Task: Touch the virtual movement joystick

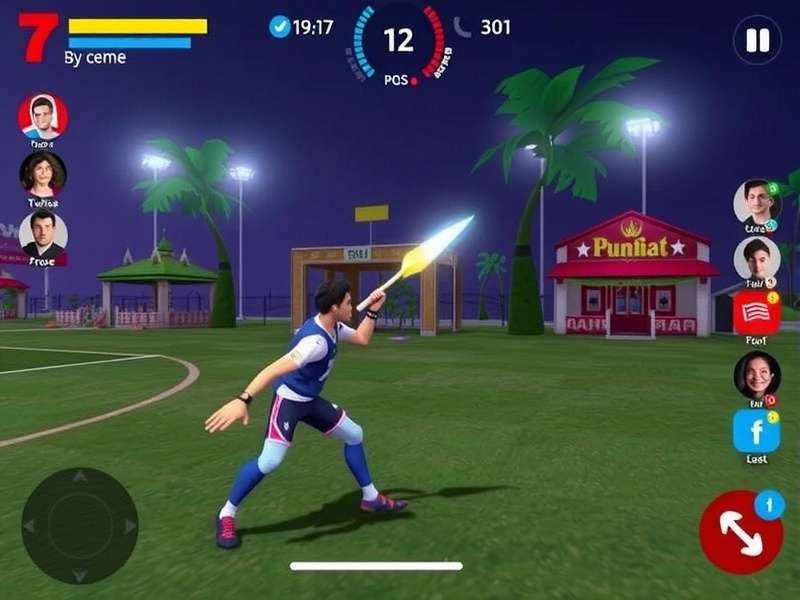Action: tap(80, 526)
